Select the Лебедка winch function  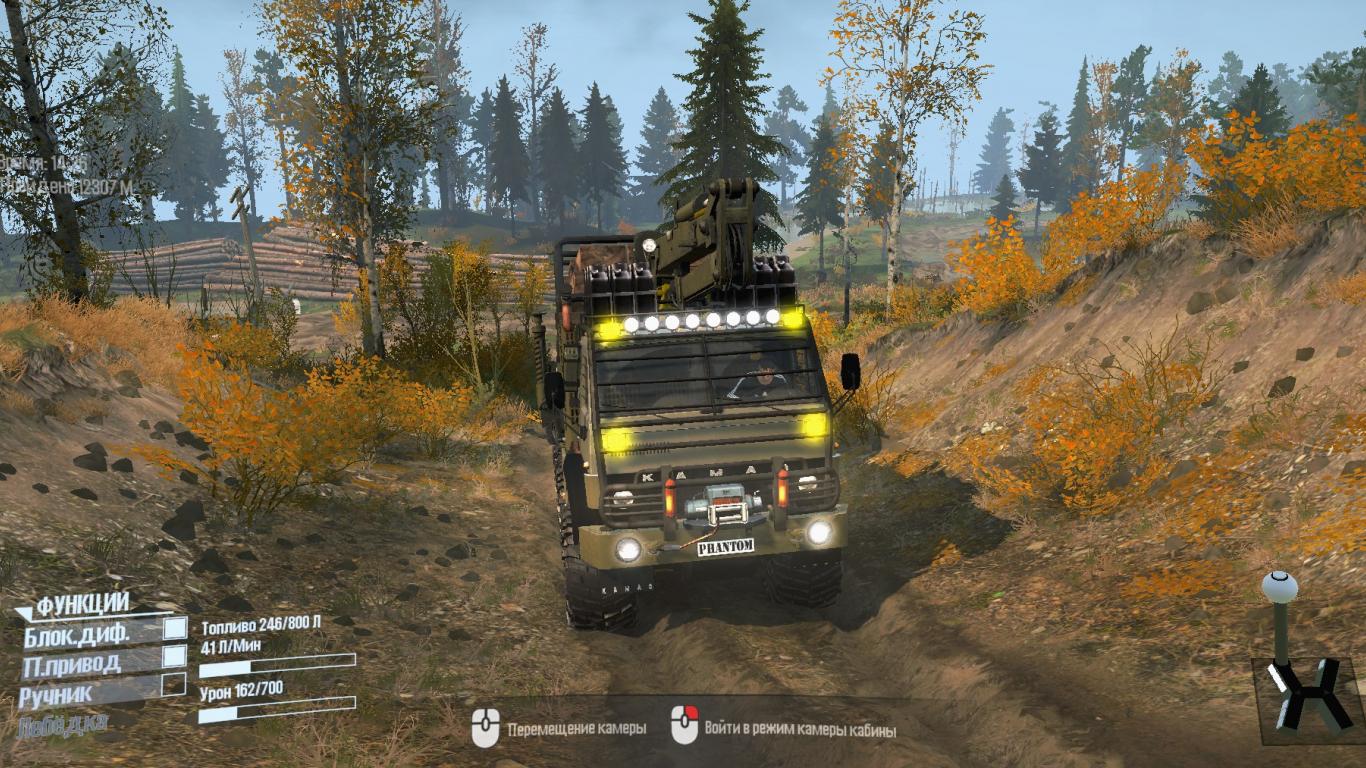(62, 726)
